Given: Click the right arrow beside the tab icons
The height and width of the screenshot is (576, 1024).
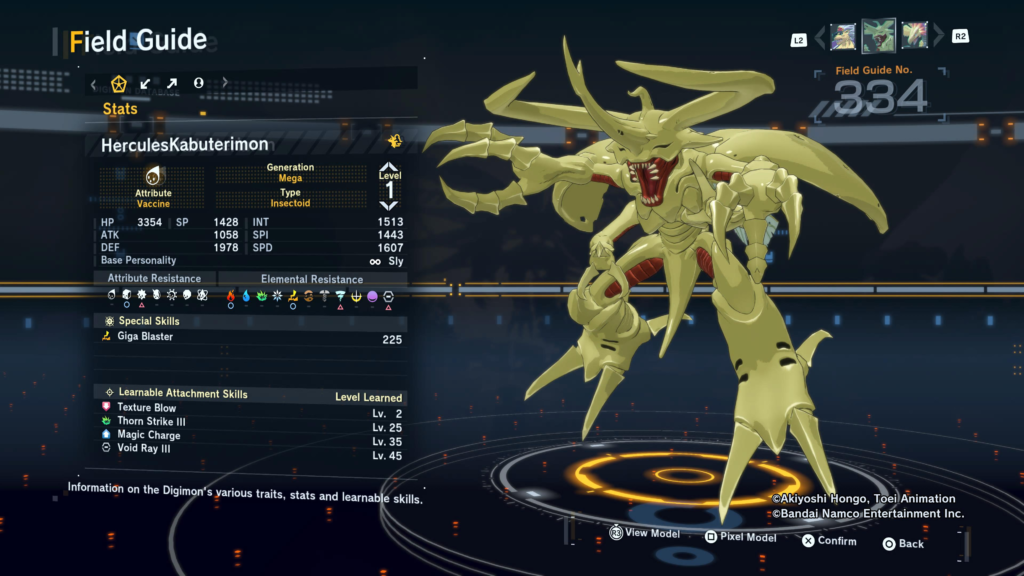Looking at the screenshot, I should pos(225,83).
